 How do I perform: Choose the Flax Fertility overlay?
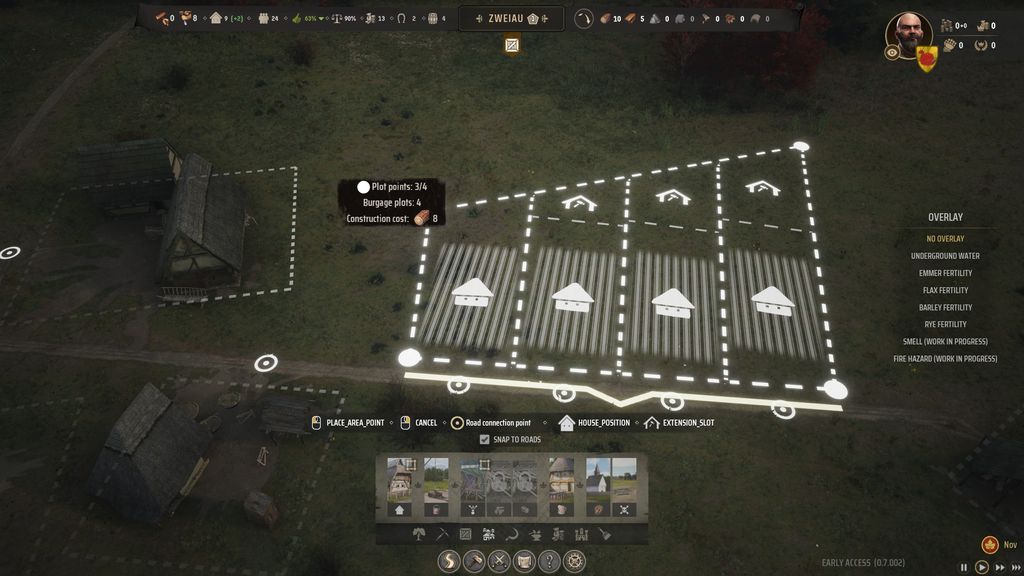pyautogui.click(x=945, y=290)
